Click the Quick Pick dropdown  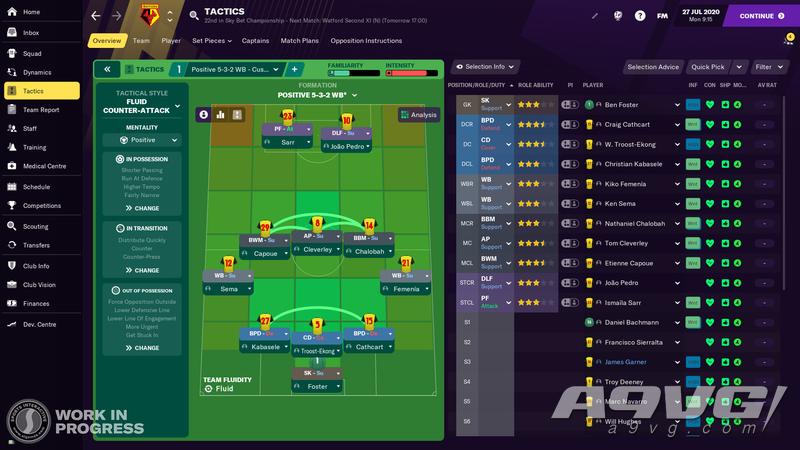click(714, 67)
